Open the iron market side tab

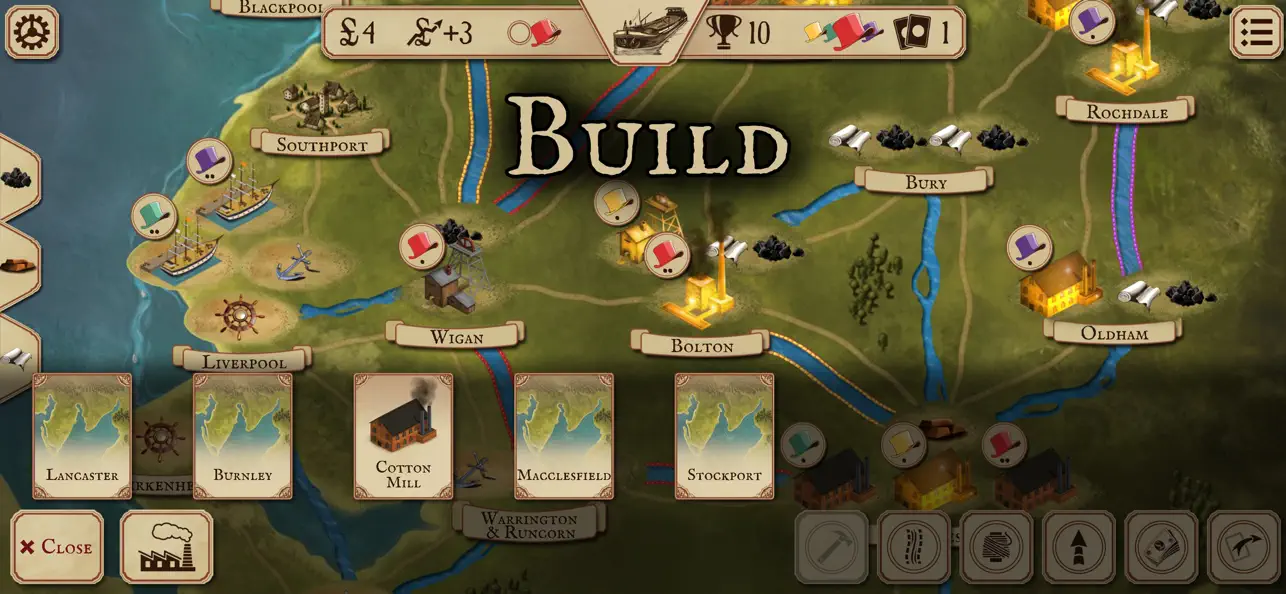(x=15, y=266)
